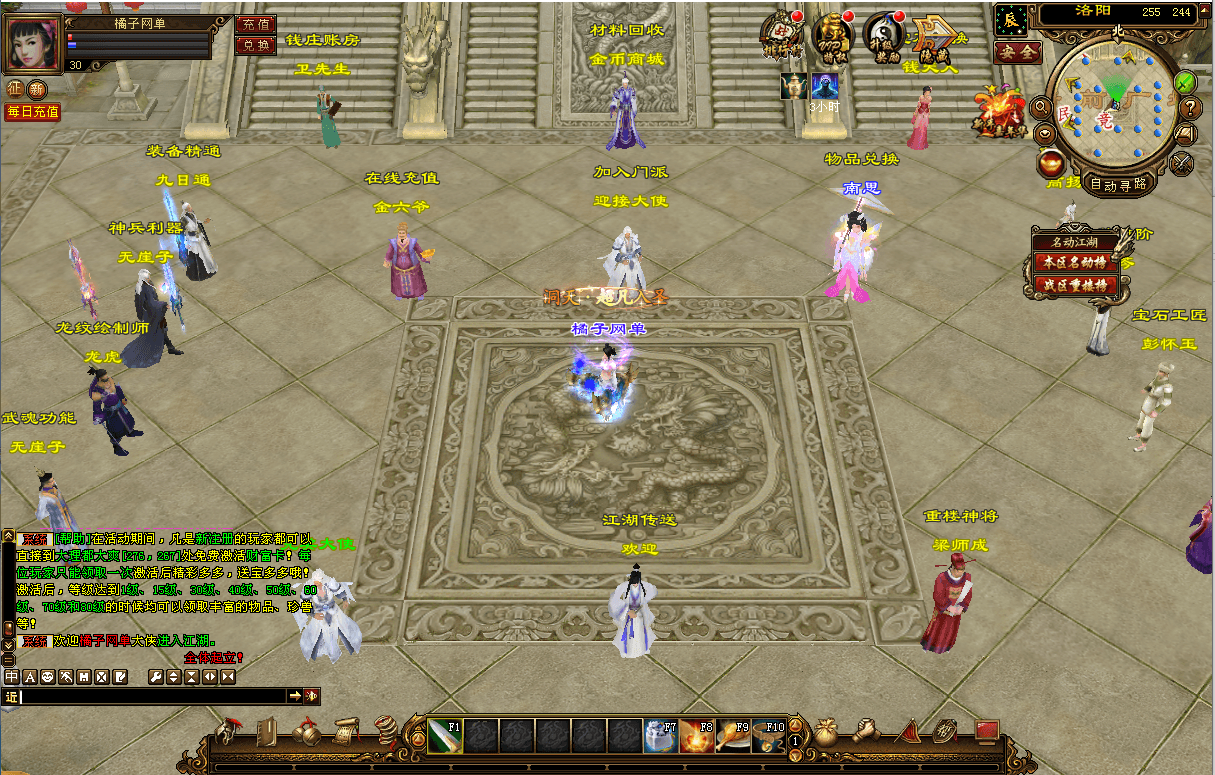Toggle the 安全 safe mode button
The image size is (1215, 775).
(1018, 52)
